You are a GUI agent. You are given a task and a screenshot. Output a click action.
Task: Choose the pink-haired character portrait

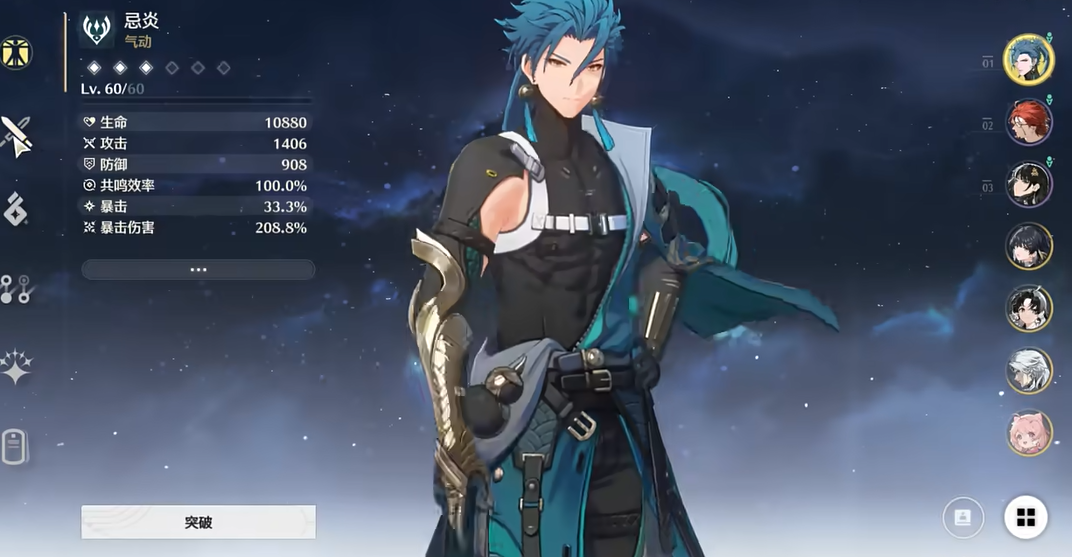(1028, 433)
